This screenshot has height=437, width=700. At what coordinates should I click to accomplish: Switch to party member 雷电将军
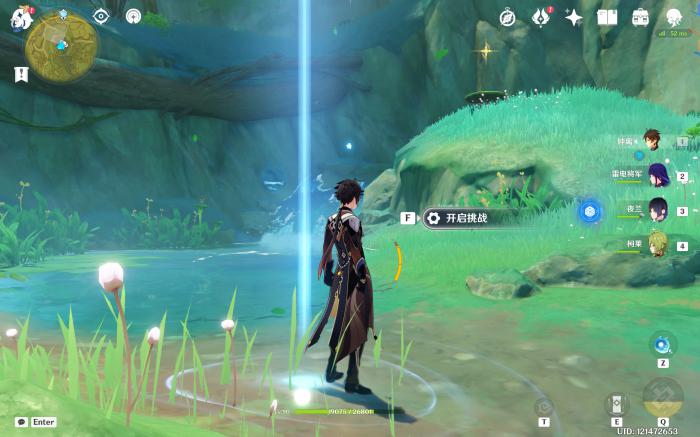tap(657, 176)
